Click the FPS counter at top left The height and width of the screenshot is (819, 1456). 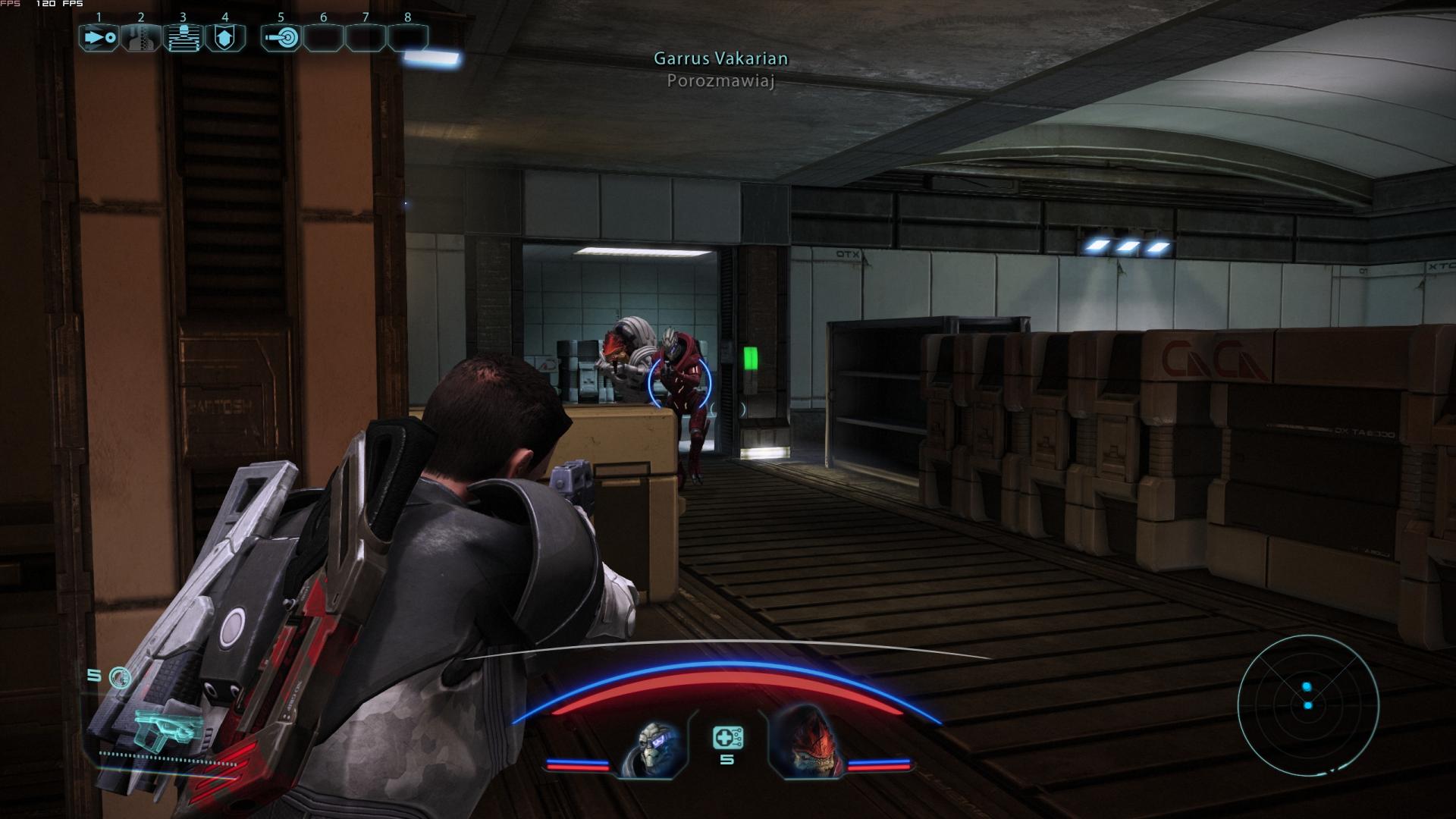pos(45,4)
